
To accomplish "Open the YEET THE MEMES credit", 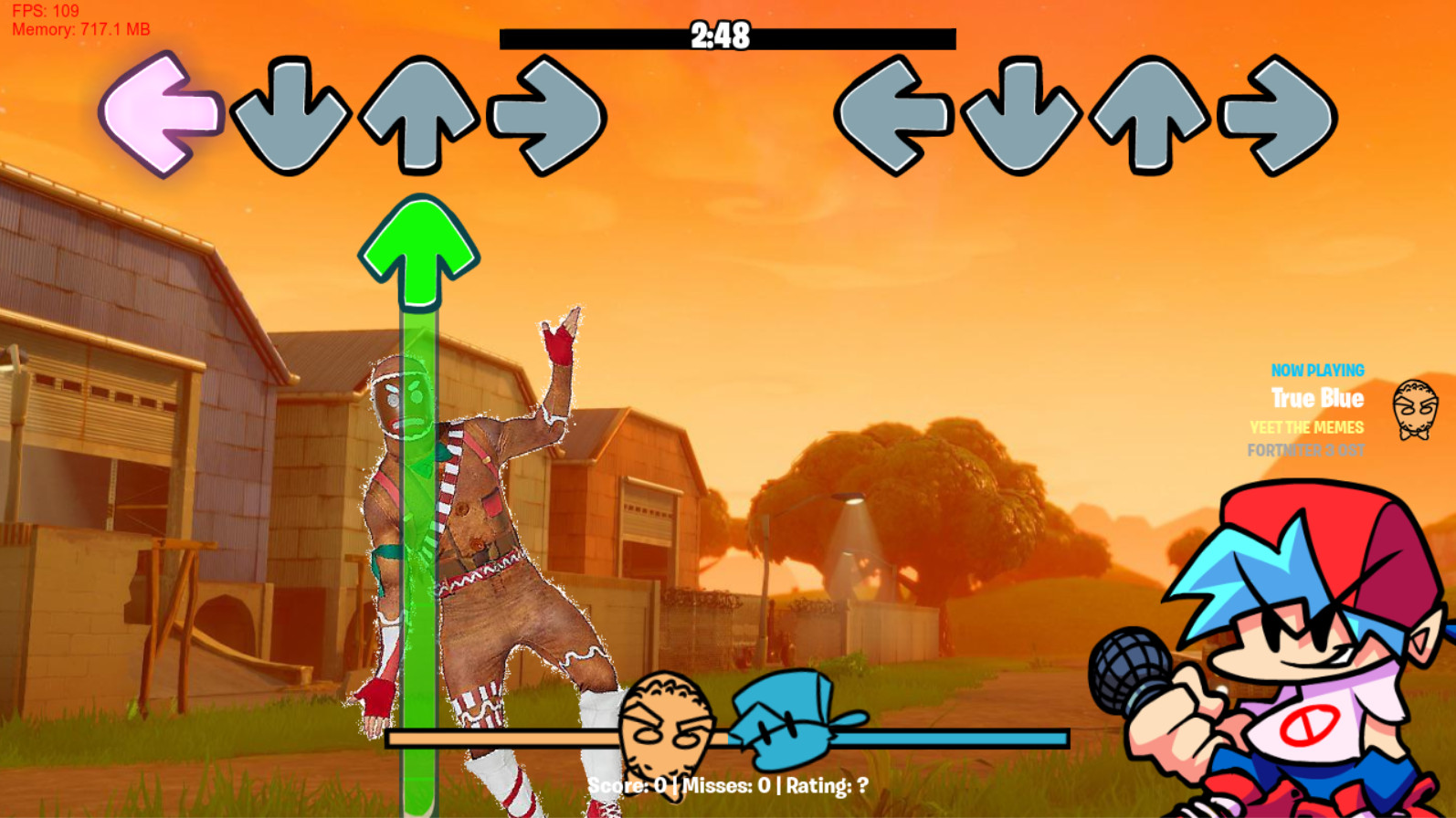I will [1306, 426].
